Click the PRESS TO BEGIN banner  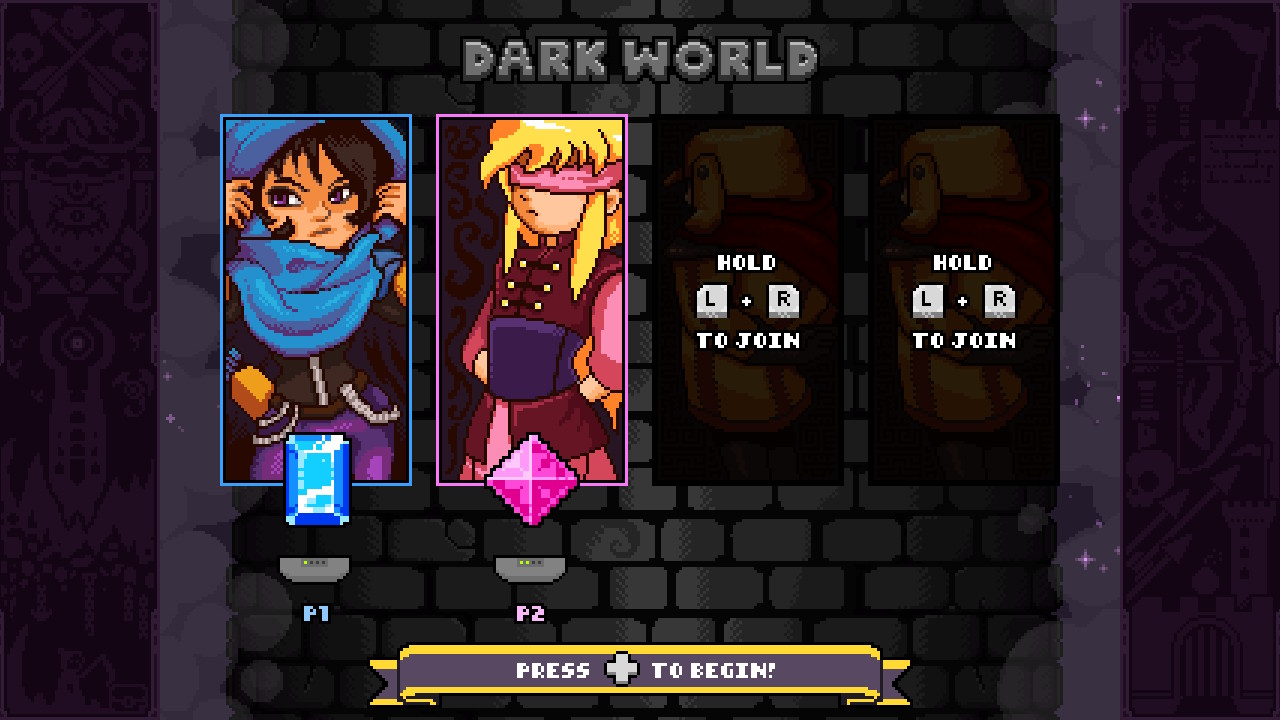click(640, 670)
